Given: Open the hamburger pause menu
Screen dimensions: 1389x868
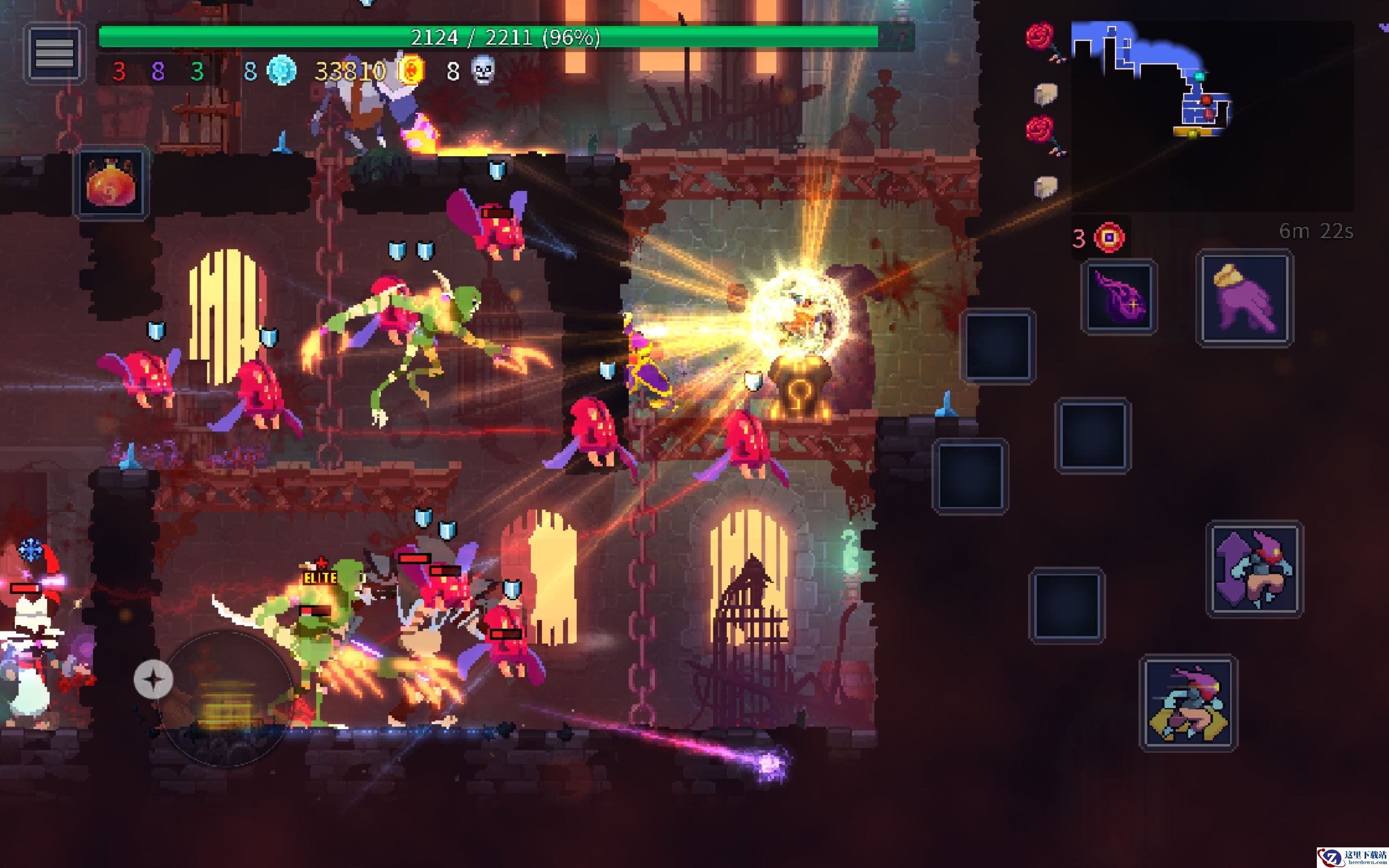Looking at the screenshot, I should coord(54,53).
